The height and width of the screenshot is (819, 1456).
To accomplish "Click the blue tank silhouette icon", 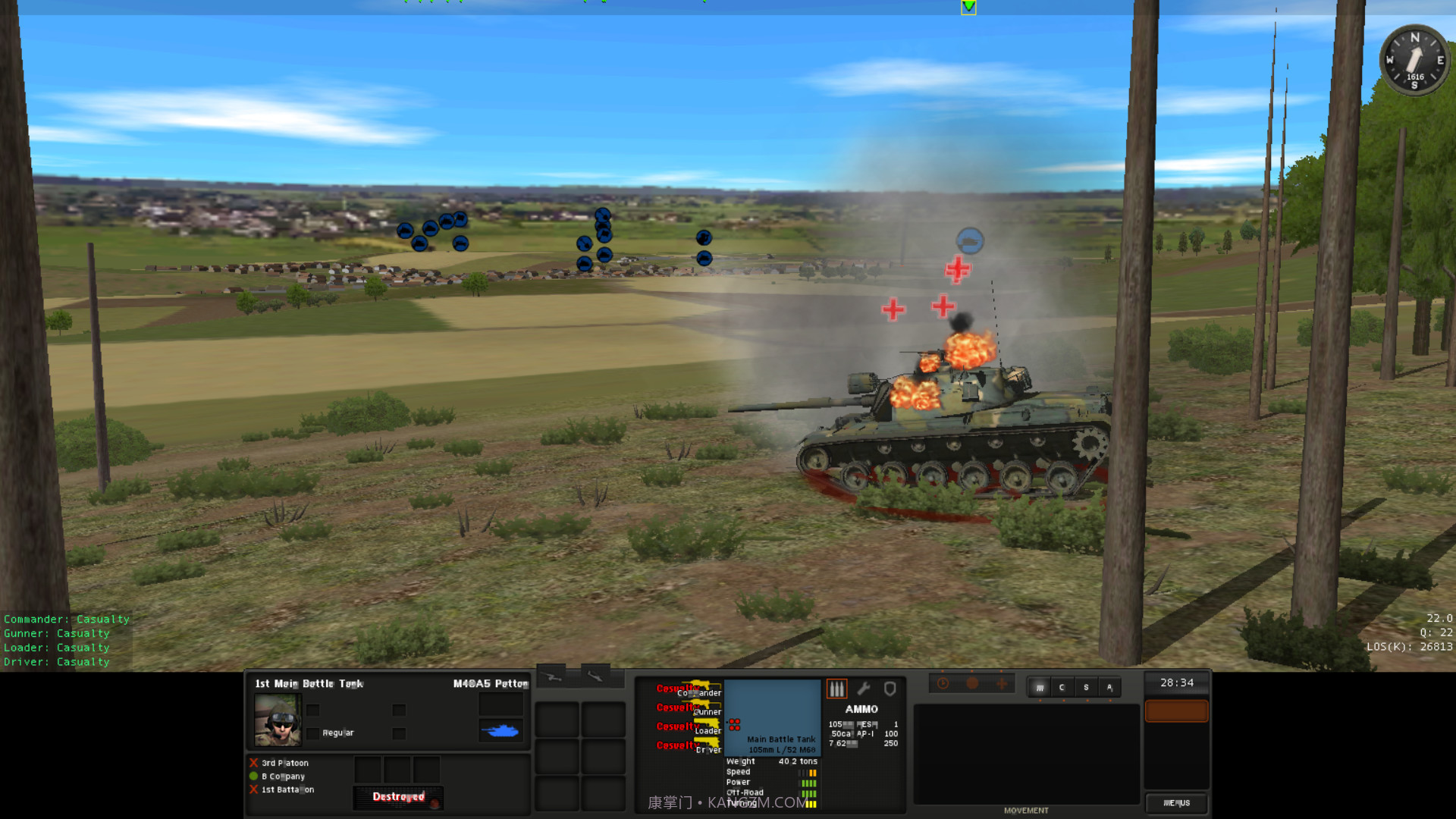I will click(500, 730).
